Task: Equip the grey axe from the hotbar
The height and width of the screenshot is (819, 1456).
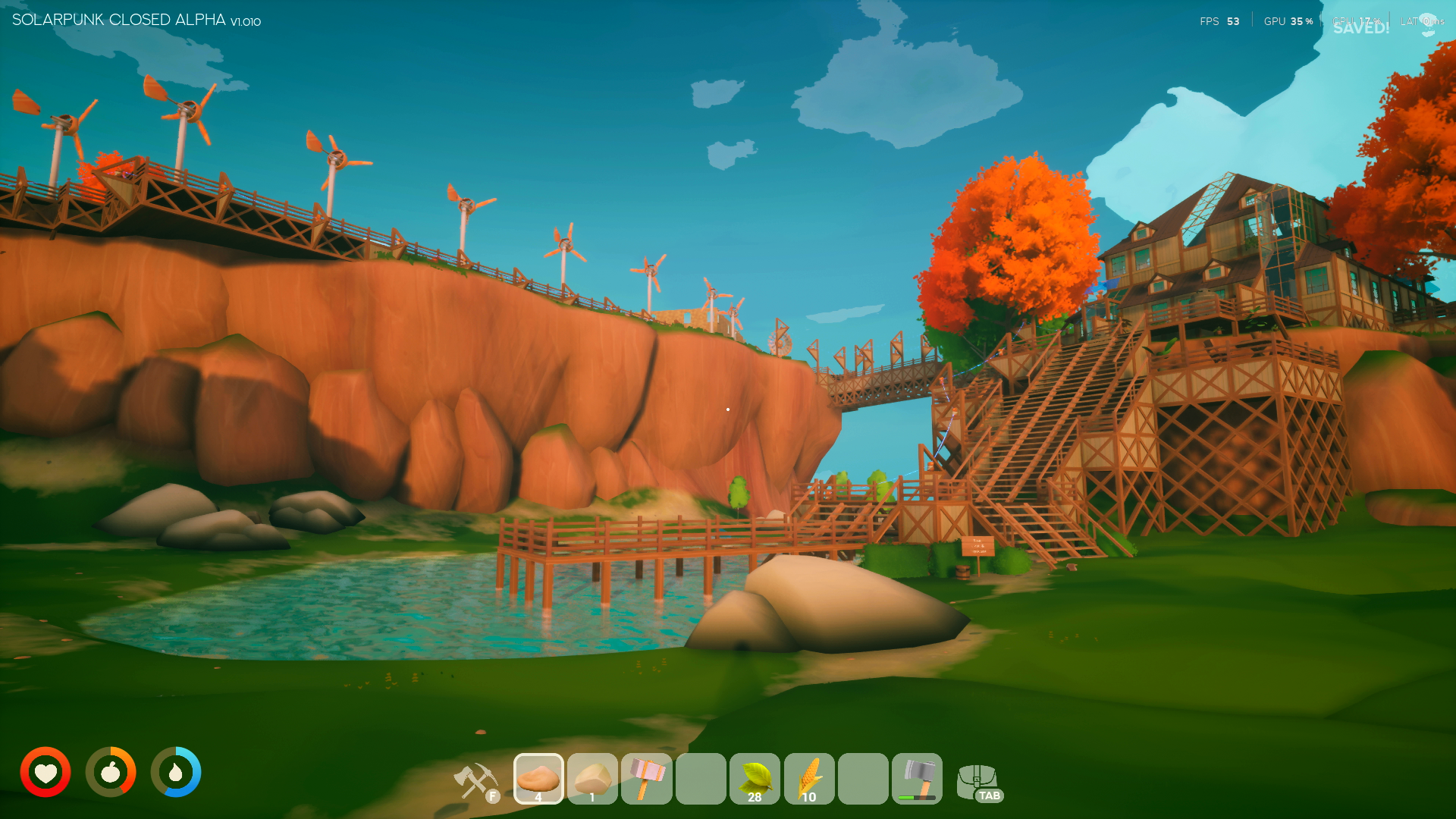Action: 917,778
